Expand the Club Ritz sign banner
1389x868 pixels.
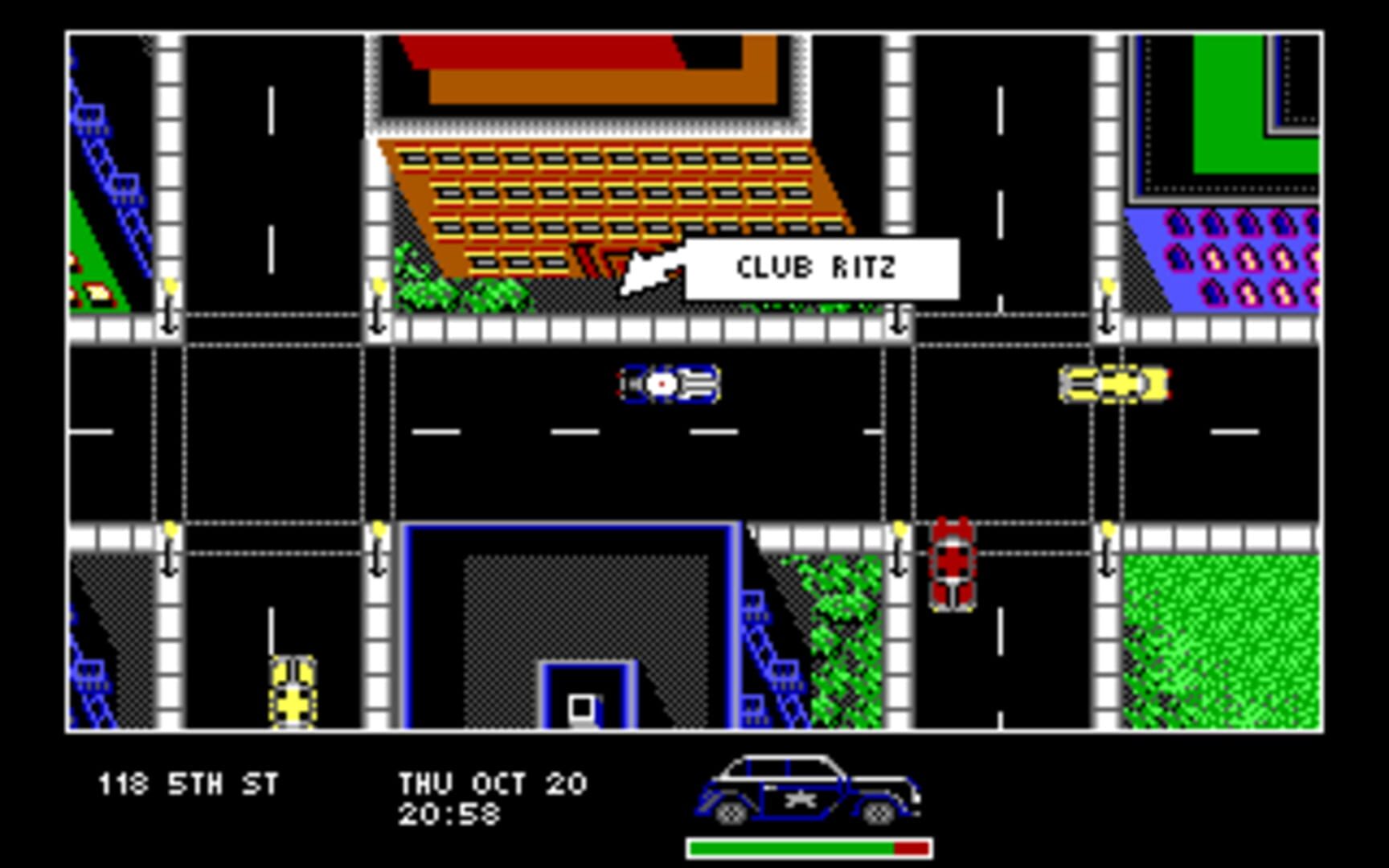(820, 268)
